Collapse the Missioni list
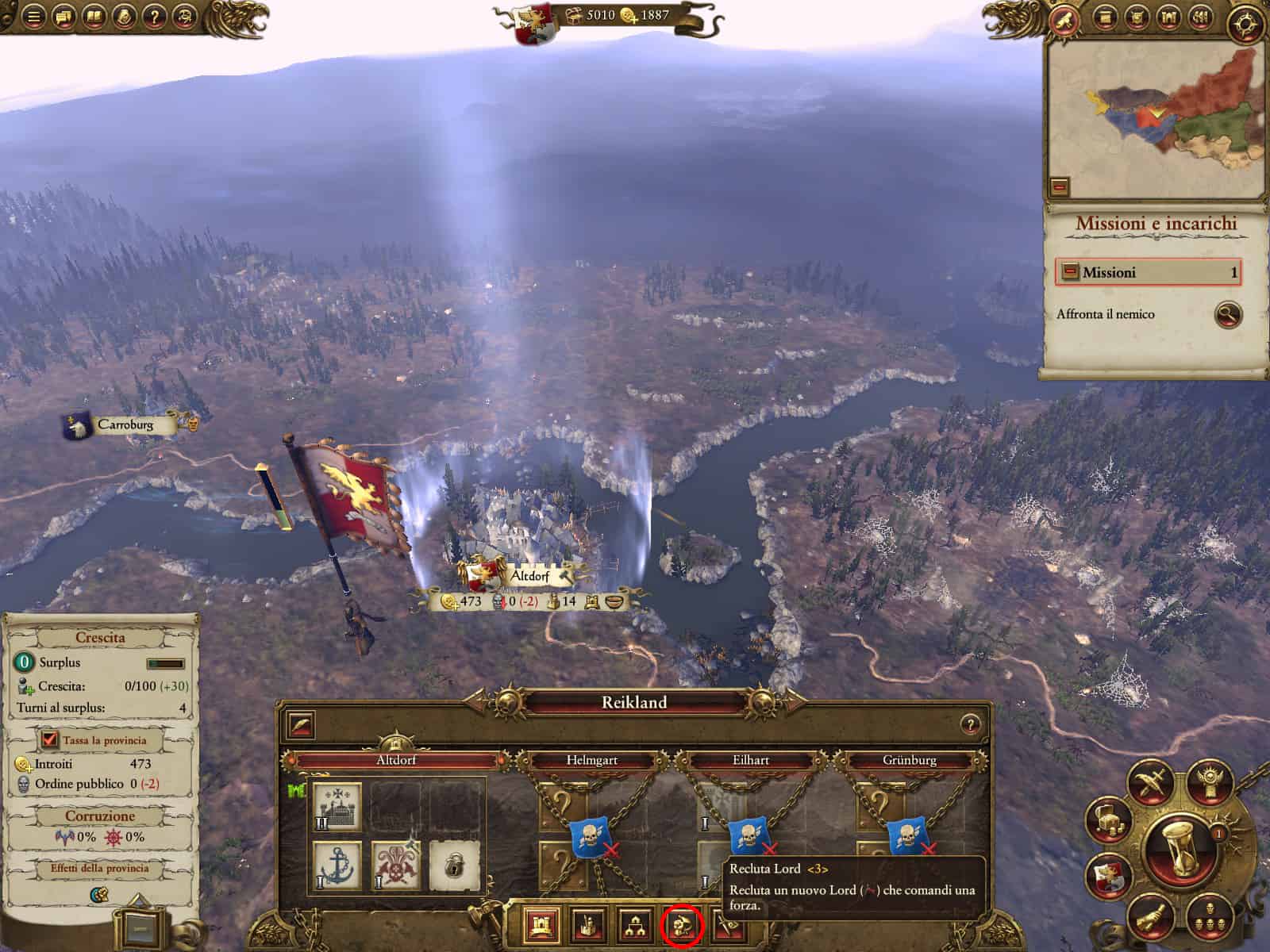The image size is (1270, 952). [1071, 272]
